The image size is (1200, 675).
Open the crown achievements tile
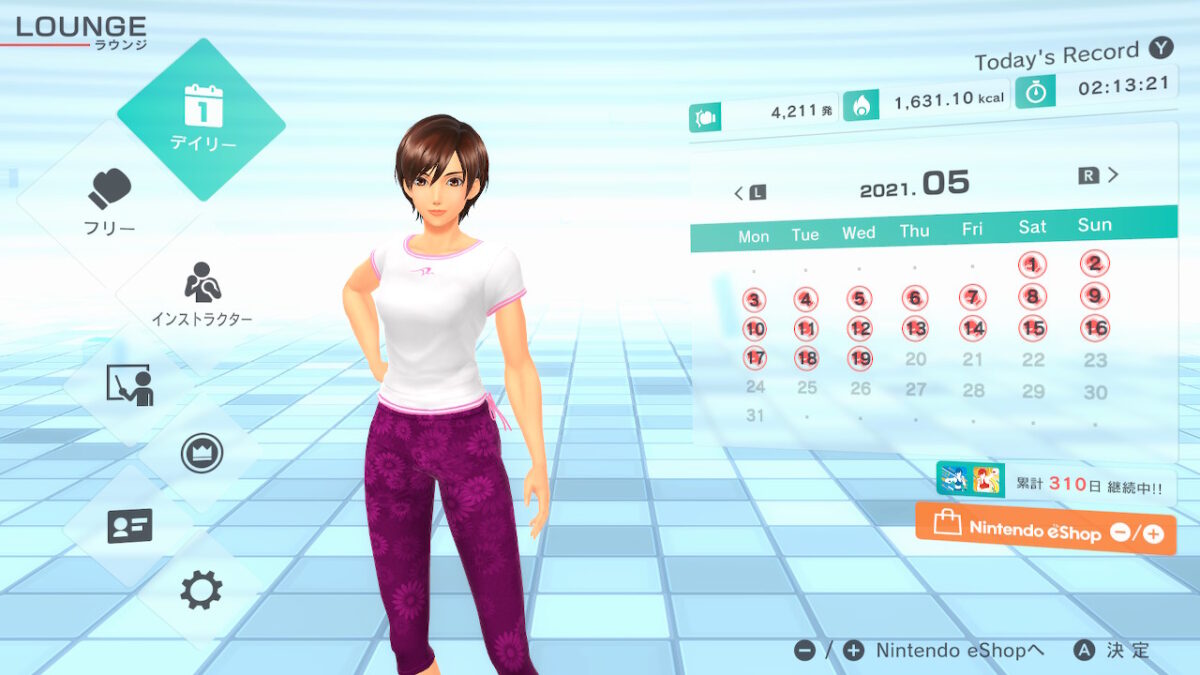click(201, 454)
